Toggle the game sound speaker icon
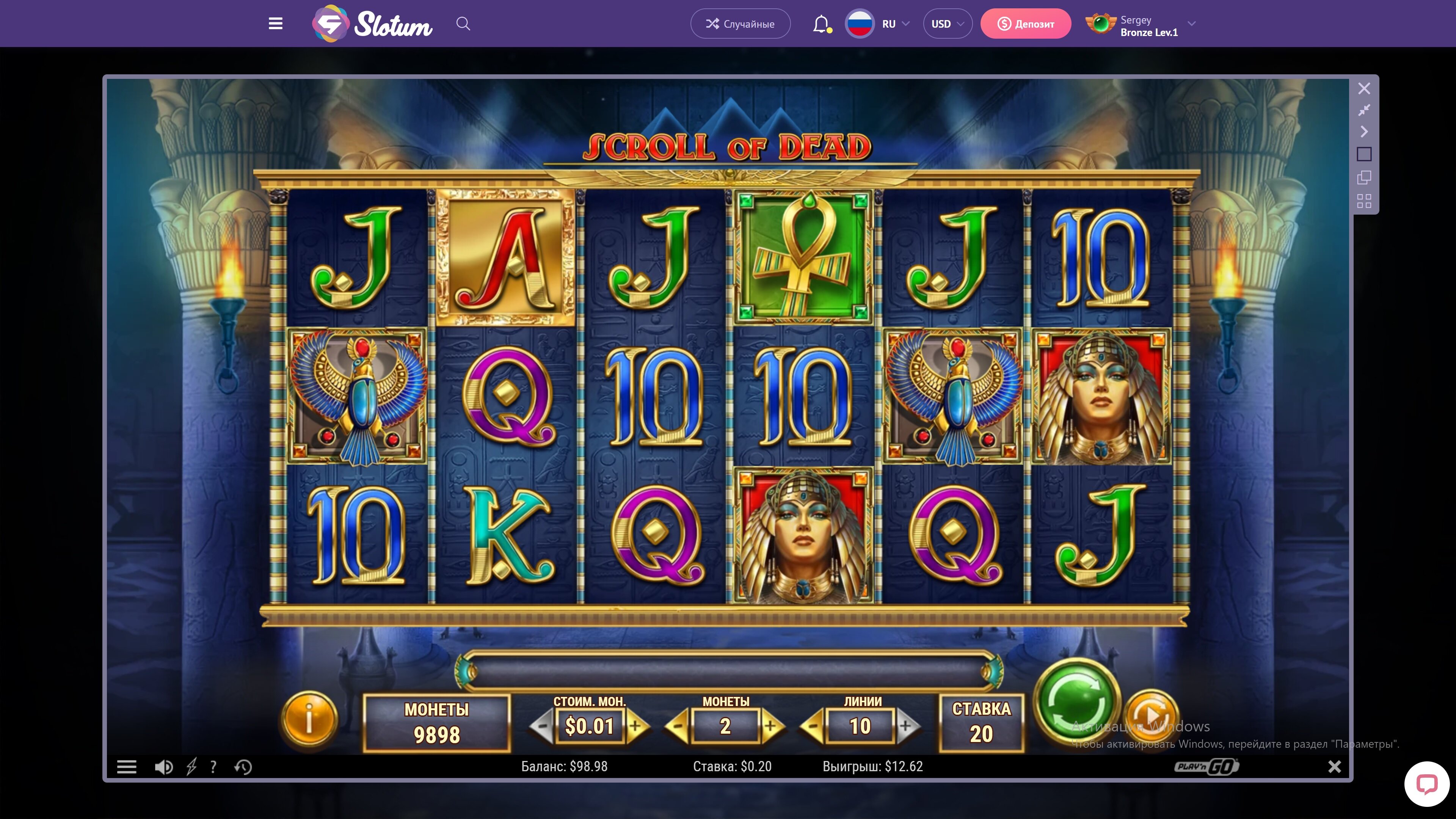Screen dimensions: 1456x819 pos(164,767)
